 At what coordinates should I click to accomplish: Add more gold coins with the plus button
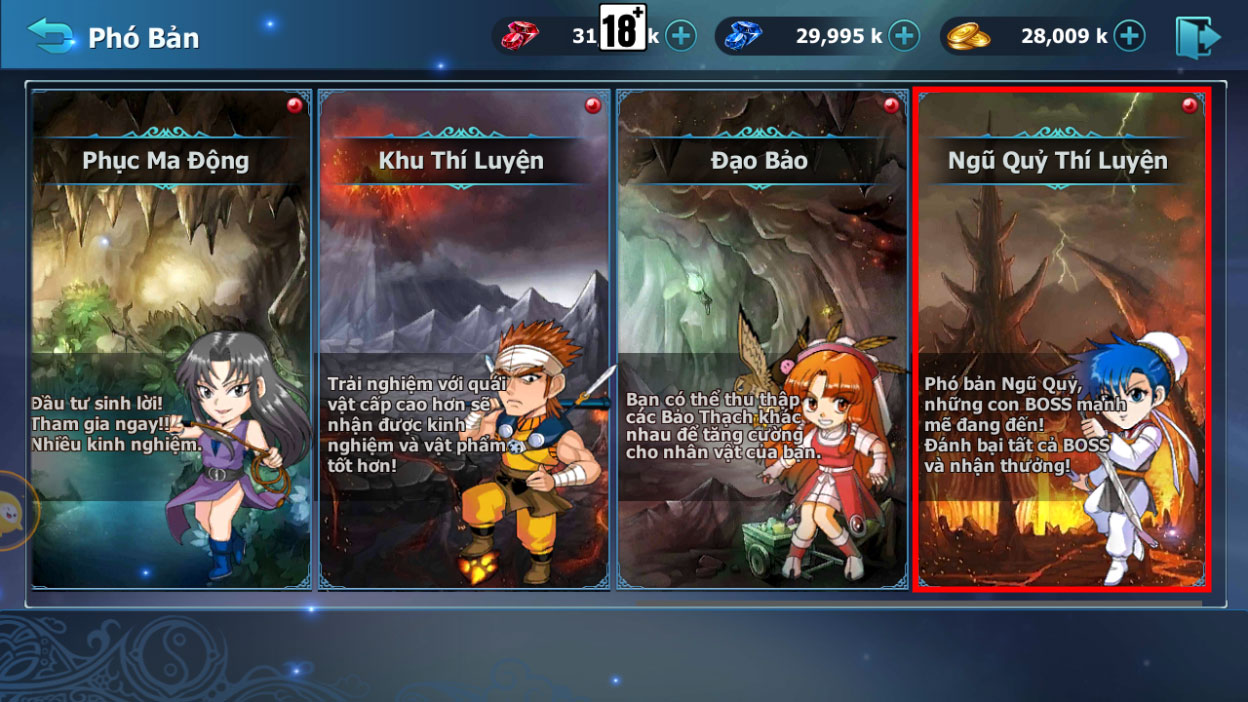1129,37
